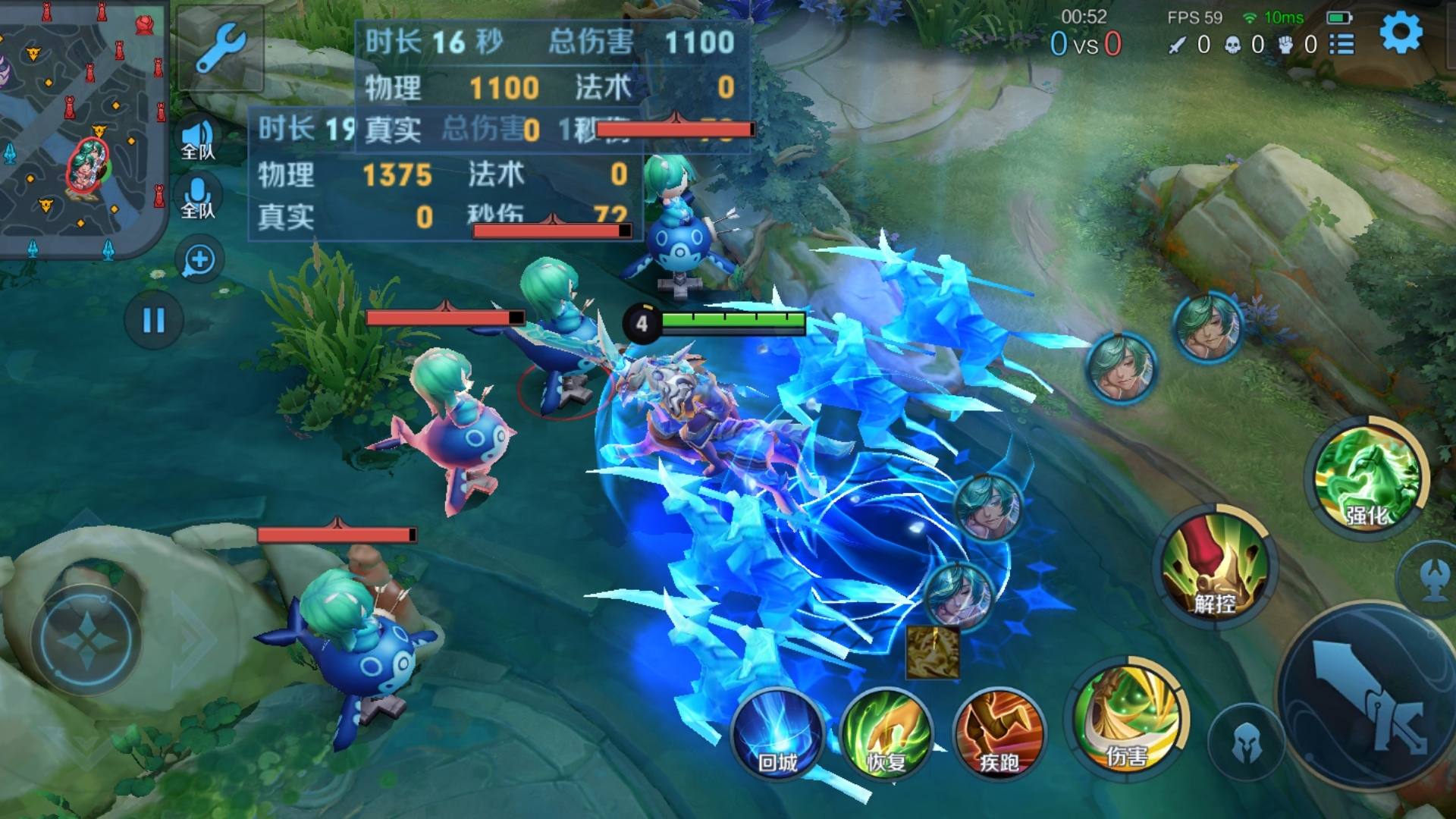Cast the 伤害 damage ability

click(x=1127, y=719)
